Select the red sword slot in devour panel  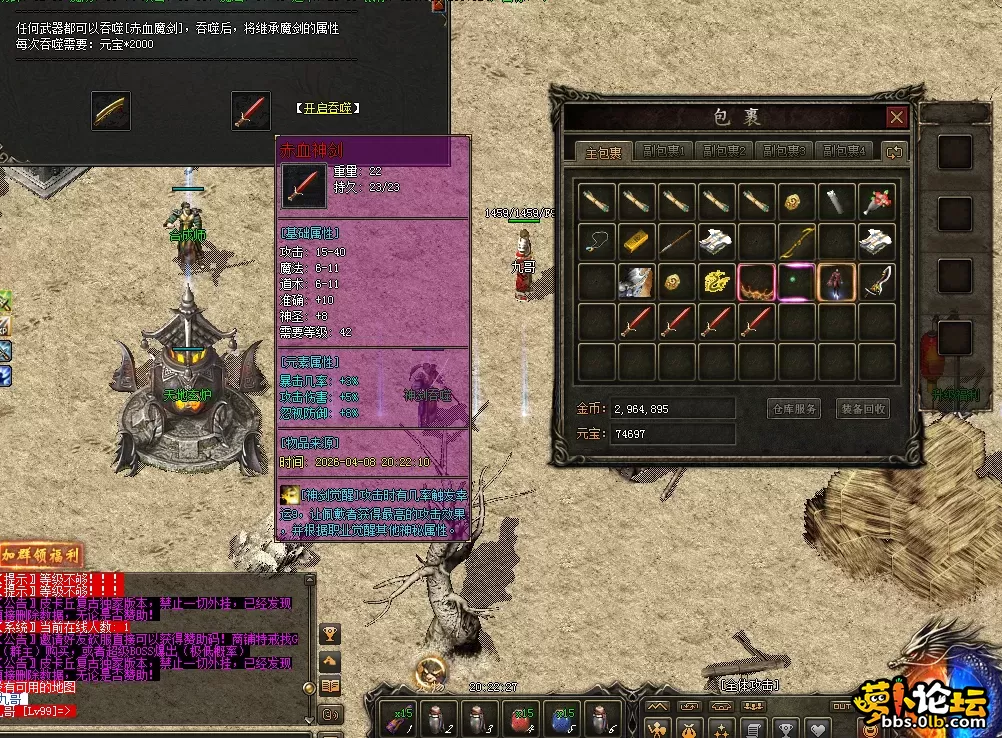pyautogui.click(x=251, y=110)
